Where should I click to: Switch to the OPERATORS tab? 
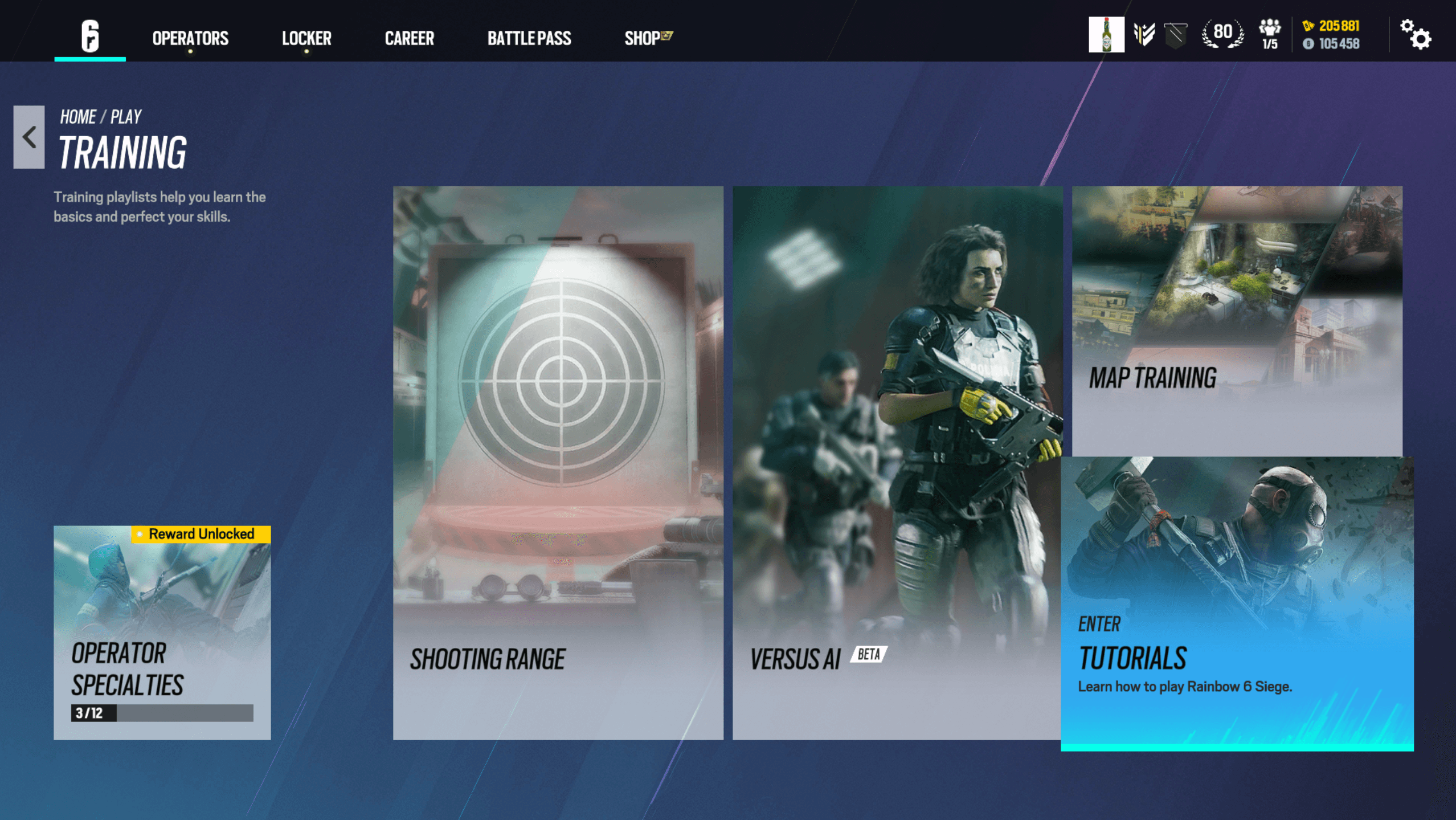tap(189, 38)
